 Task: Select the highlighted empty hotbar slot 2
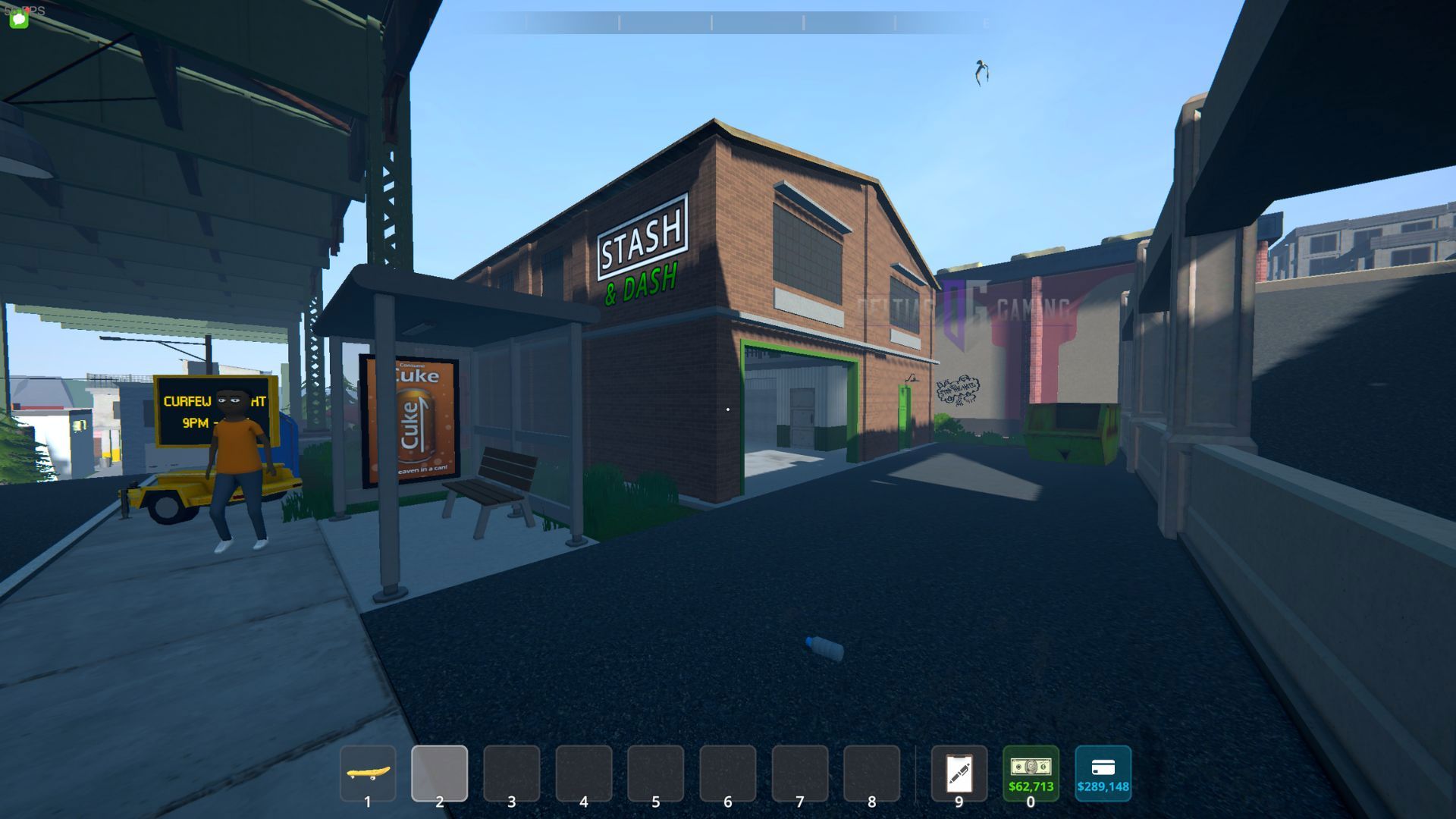[x=440, y=773]
